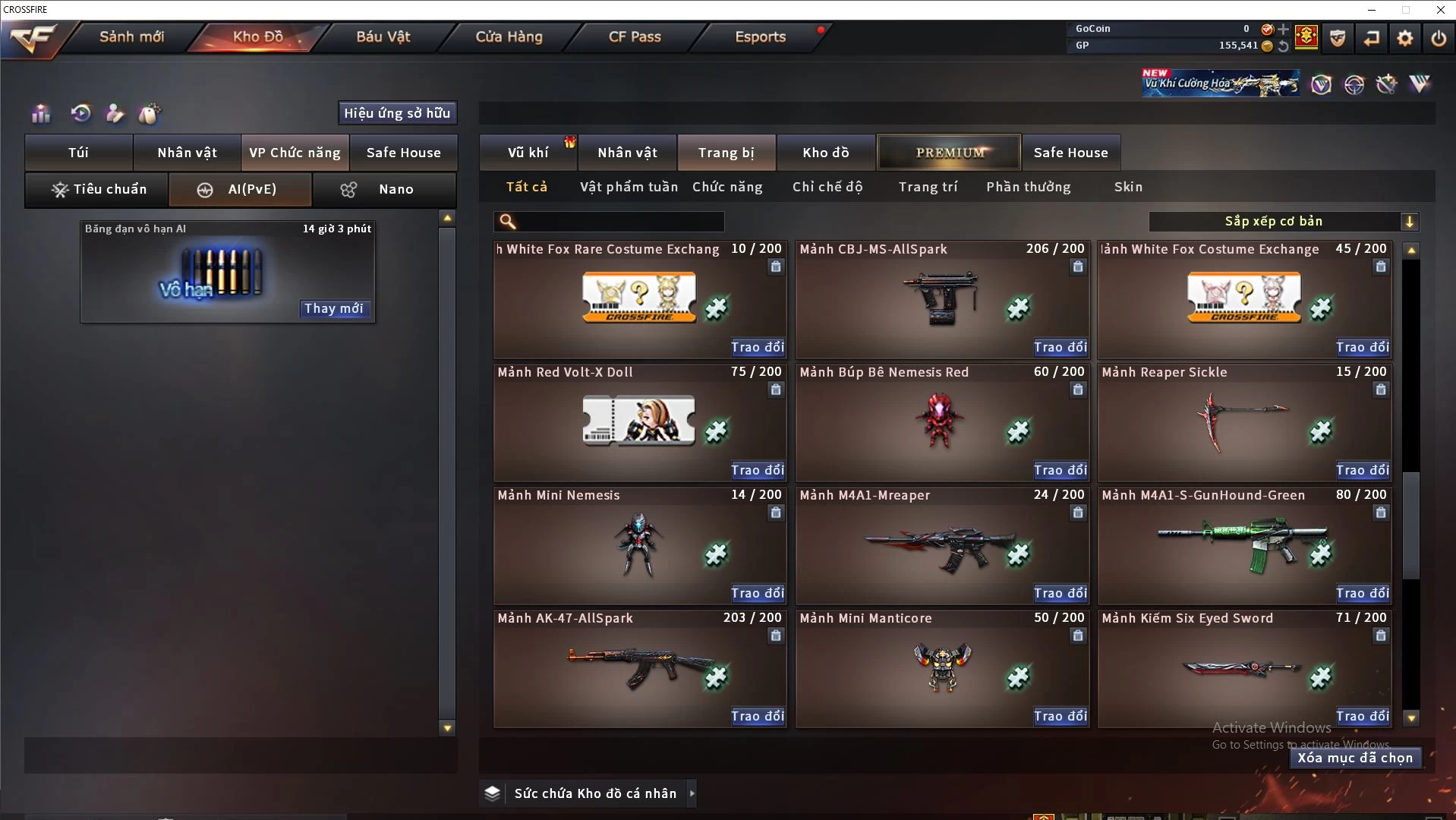Click the item search field
The height and width of the screenshot is (820, 1456).
(x=619, y=222)
